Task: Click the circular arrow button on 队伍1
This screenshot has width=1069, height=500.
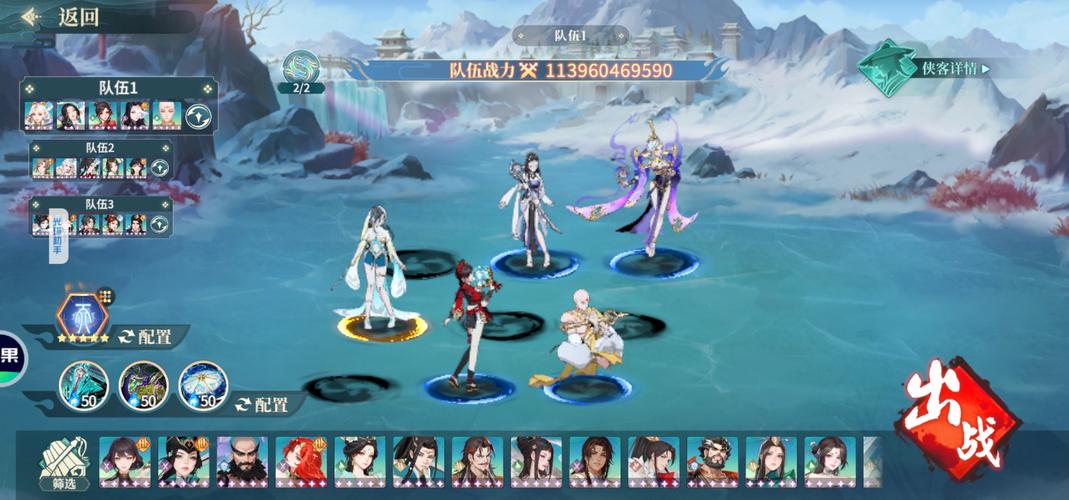Action: (x=200, y=115)
